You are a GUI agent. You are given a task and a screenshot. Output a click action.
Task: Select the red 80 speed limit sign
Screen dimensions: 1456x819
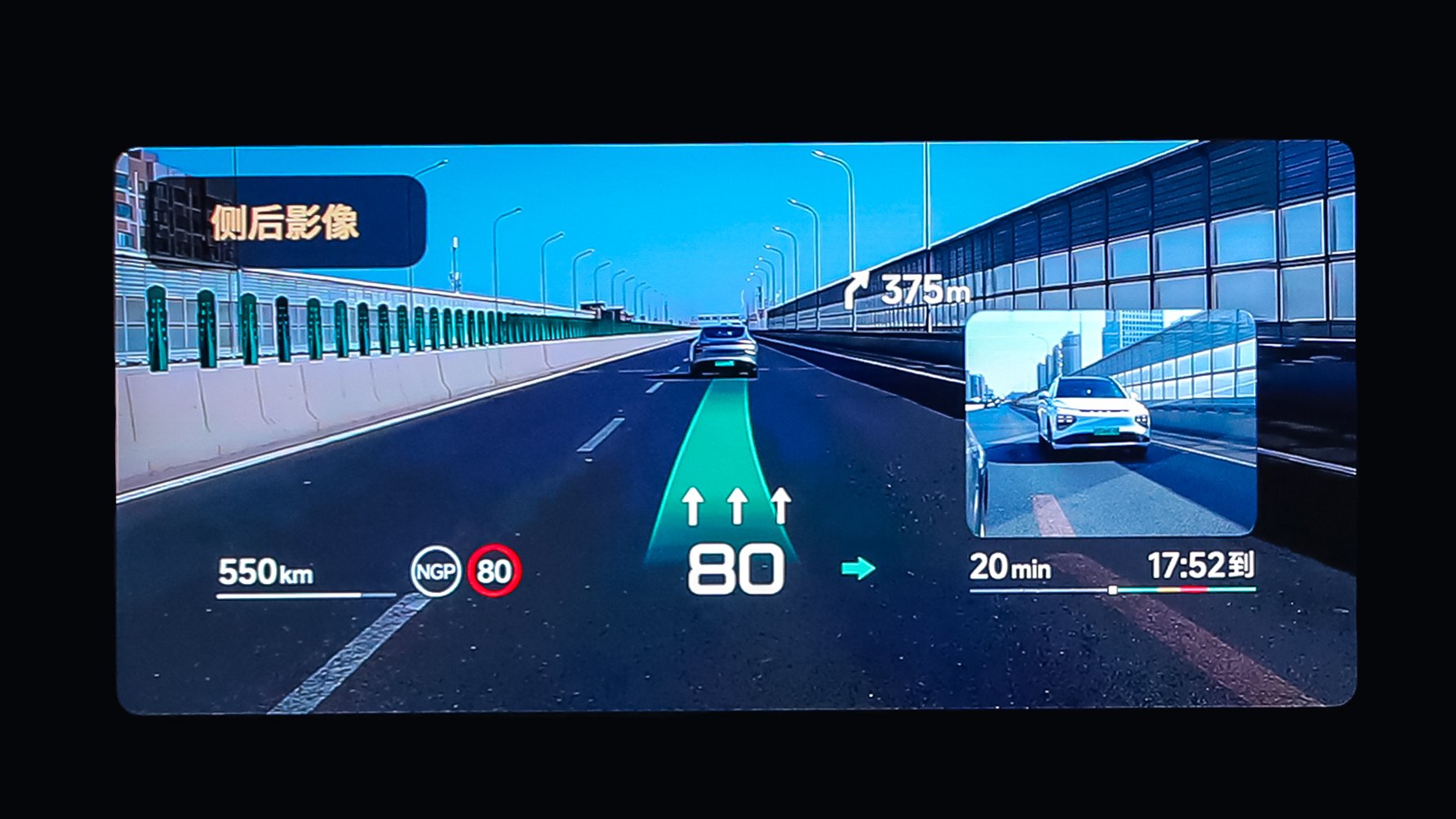tap(494, 571)
